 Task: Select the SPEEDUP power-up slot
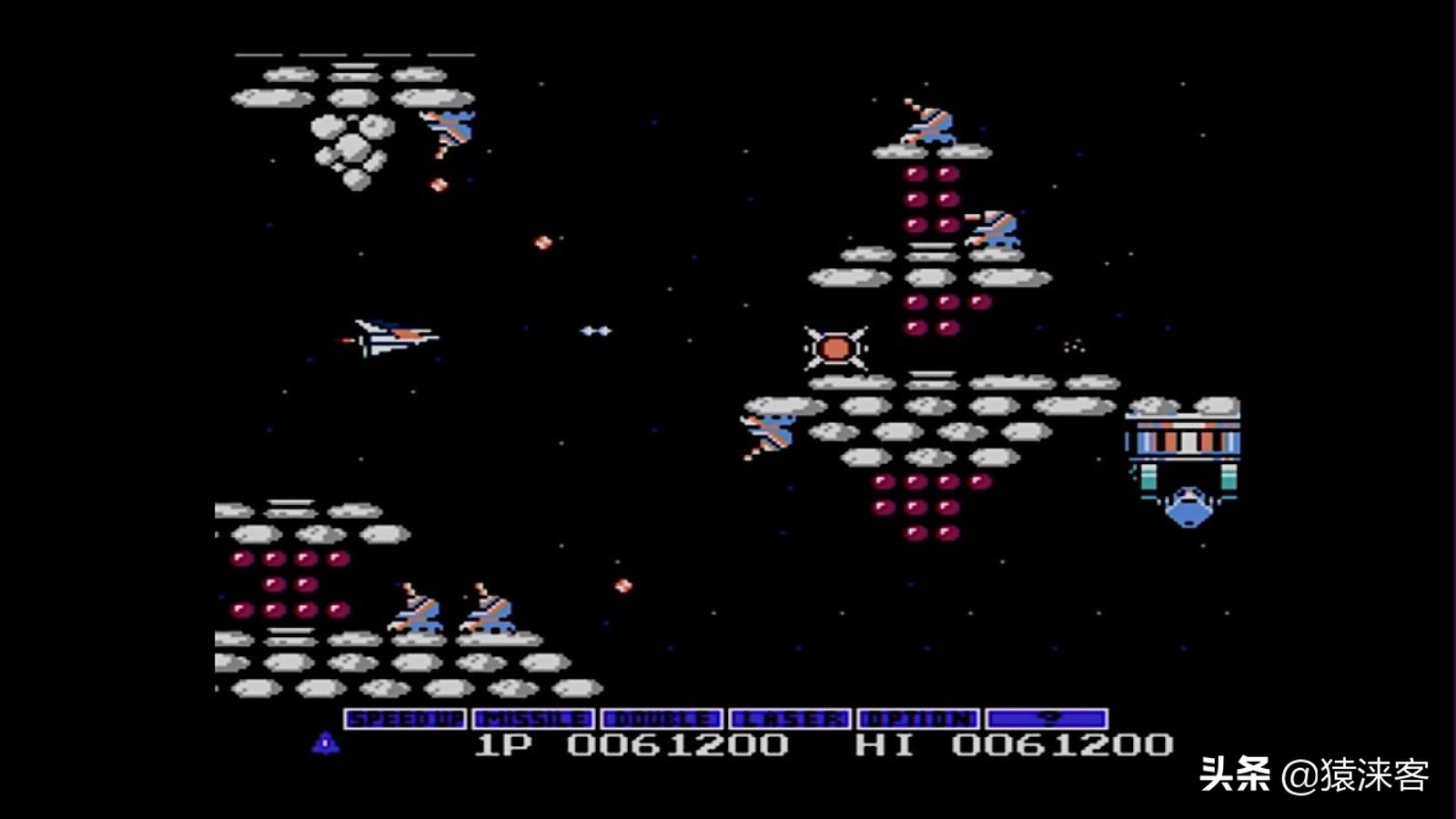405,719
